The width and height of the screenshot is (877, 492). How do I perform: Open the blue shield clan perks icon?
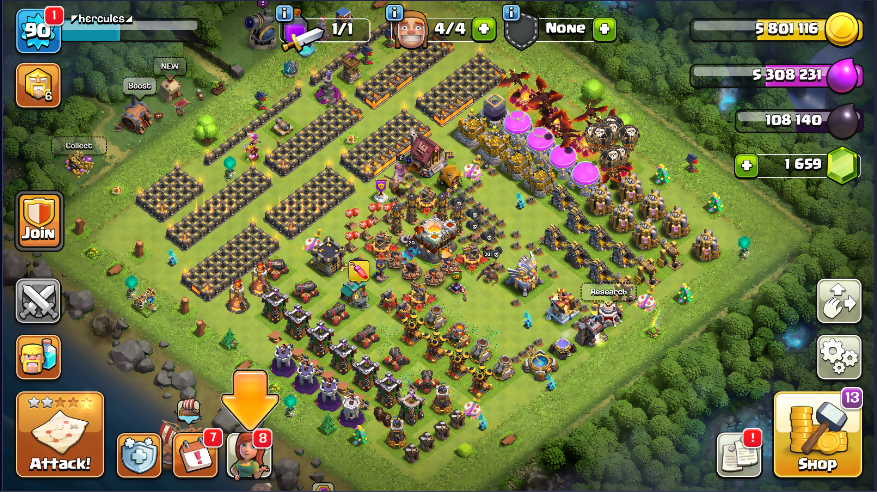139,455
